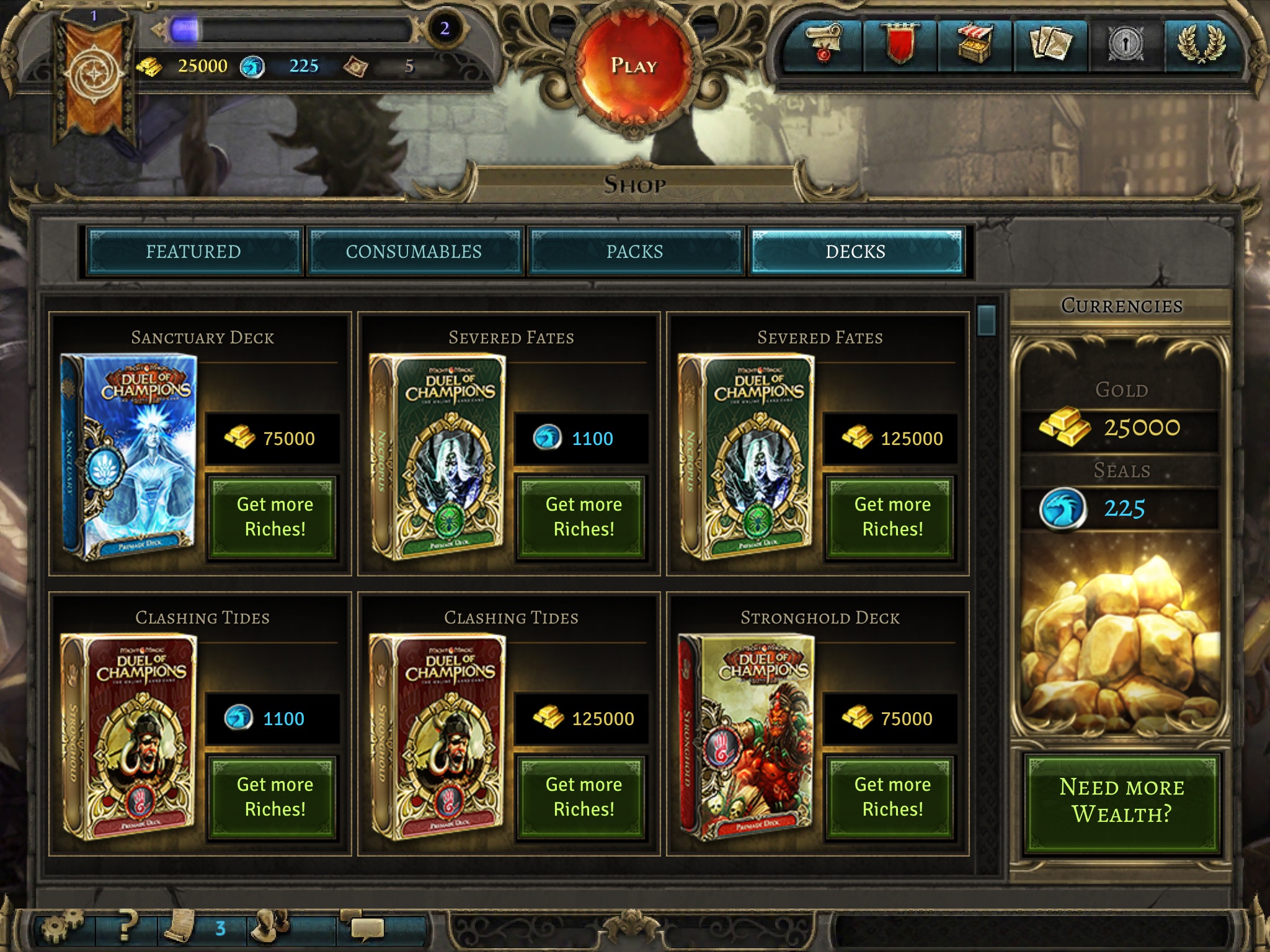The width and height of the screenshot is (1270, 952).
Task: Get more Riches for 1100-seal Severed Fates
Action: coord(583,517)
